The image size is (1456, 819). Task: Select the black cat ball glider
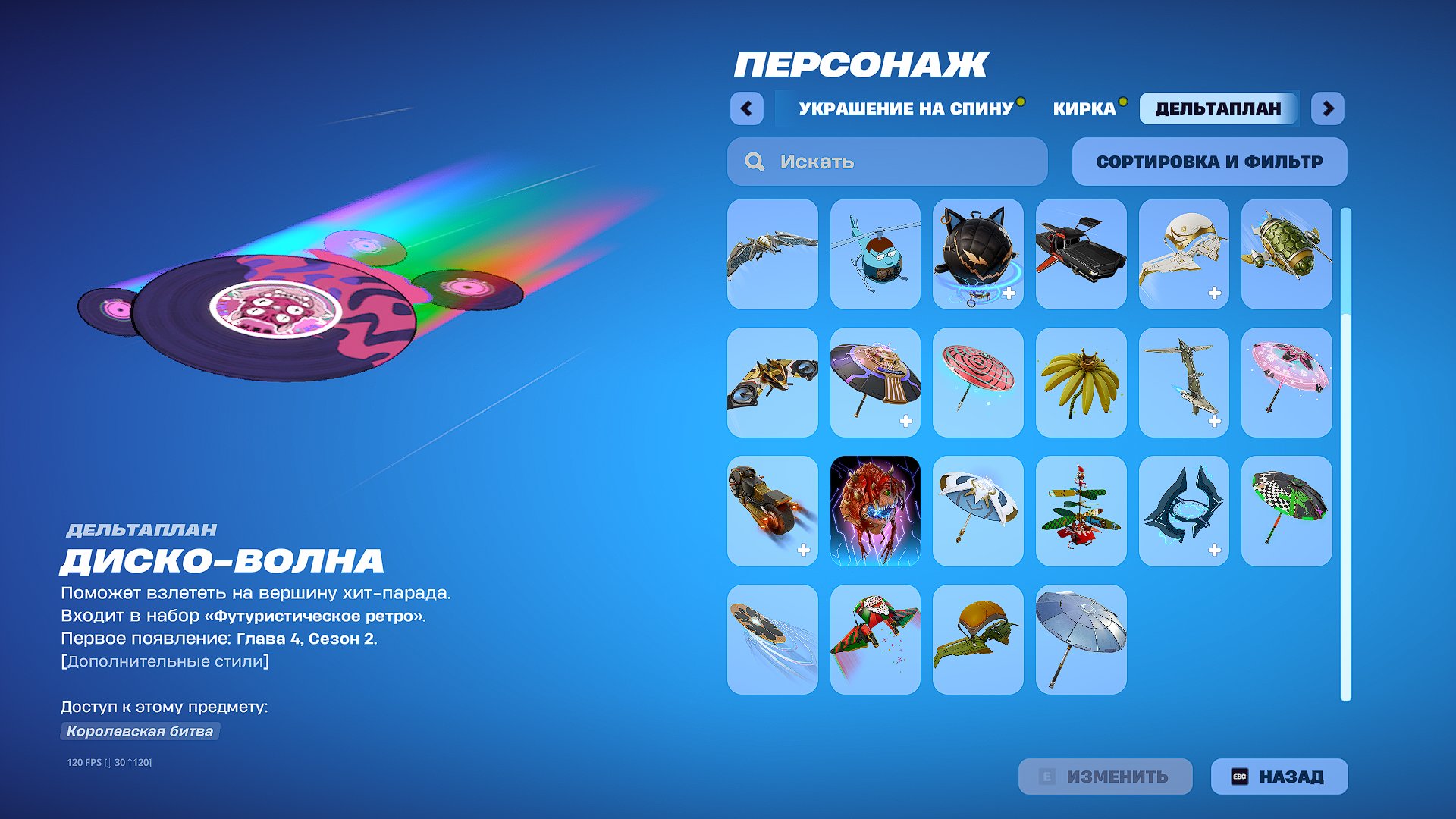[x=978, y=254]
